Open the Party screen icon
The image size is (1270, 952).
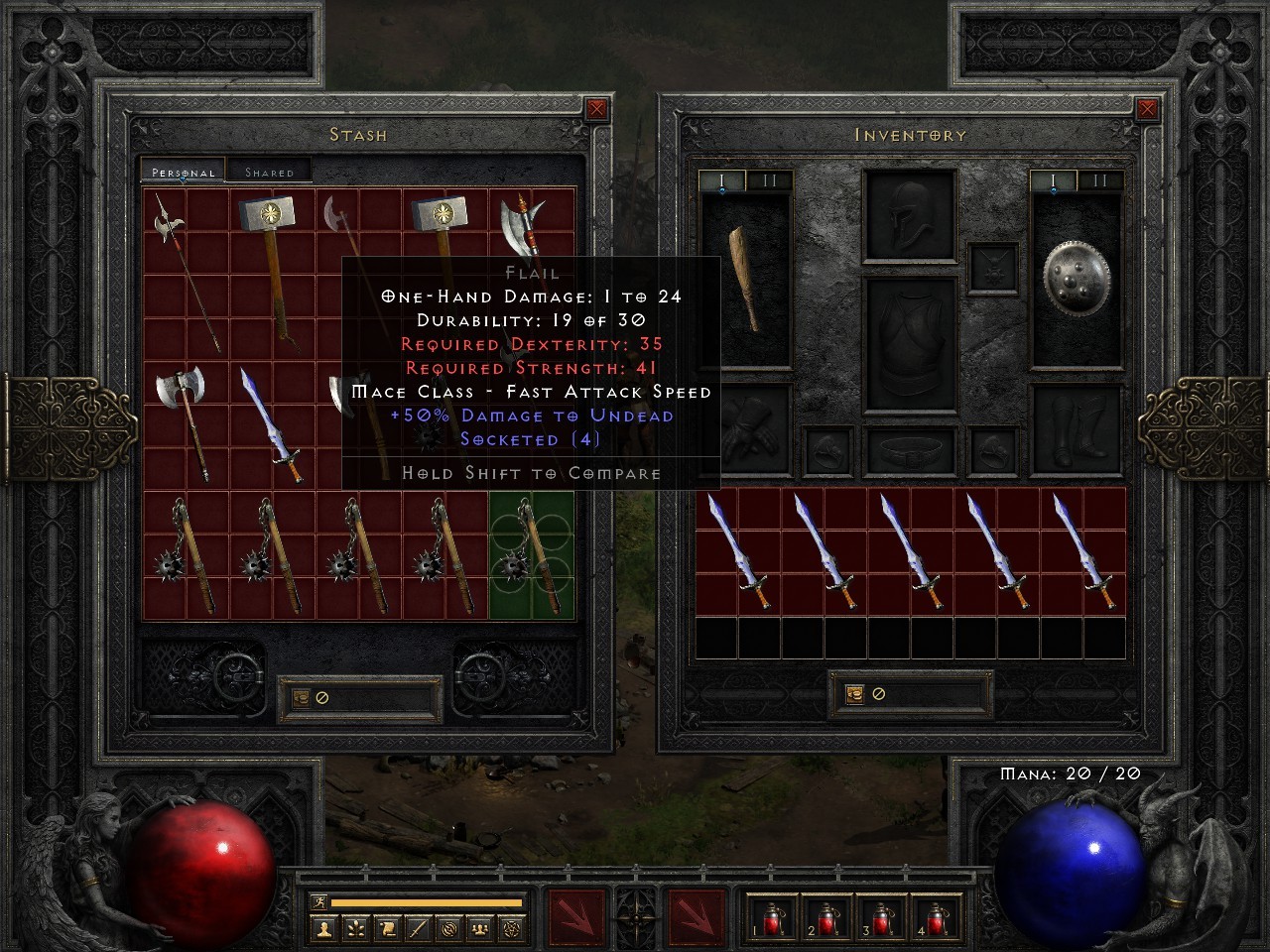(x=480, y=930)
